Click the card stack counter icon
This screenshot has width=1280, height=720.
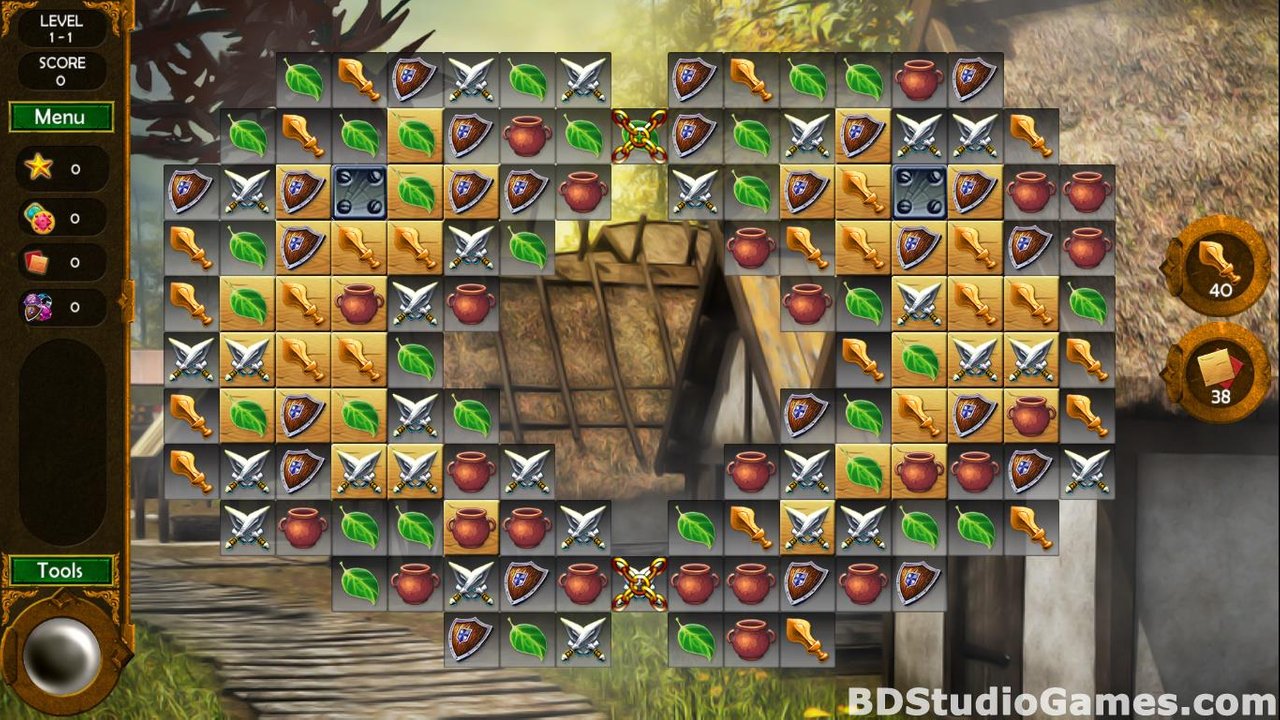(39, 262)
